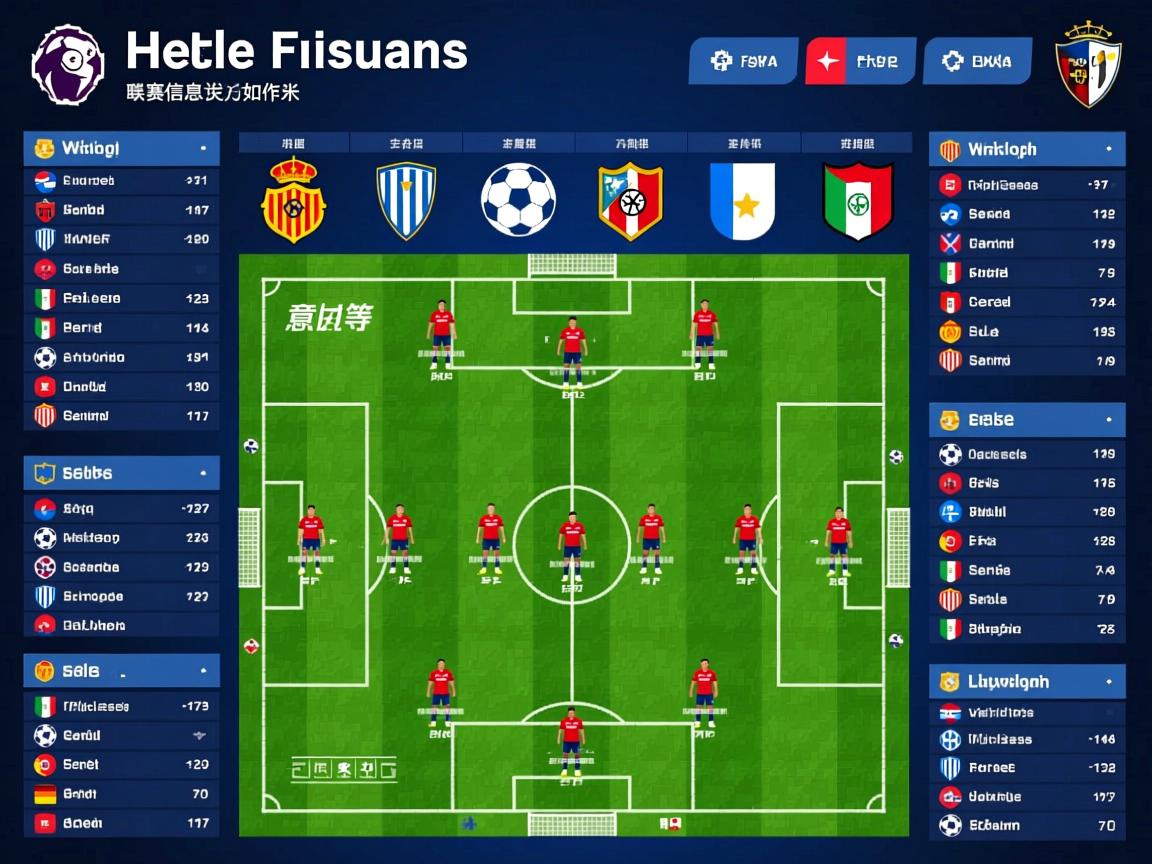
Task: Toggle the Elabe panel header
Action: tap(1027, 420)
